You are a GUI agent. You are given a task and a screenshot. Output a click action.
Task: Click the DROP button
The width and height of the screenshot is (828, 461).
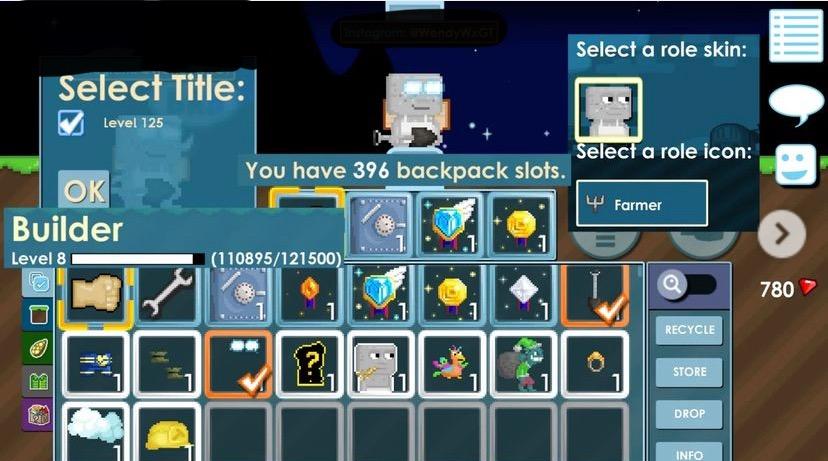click(689, 414)
